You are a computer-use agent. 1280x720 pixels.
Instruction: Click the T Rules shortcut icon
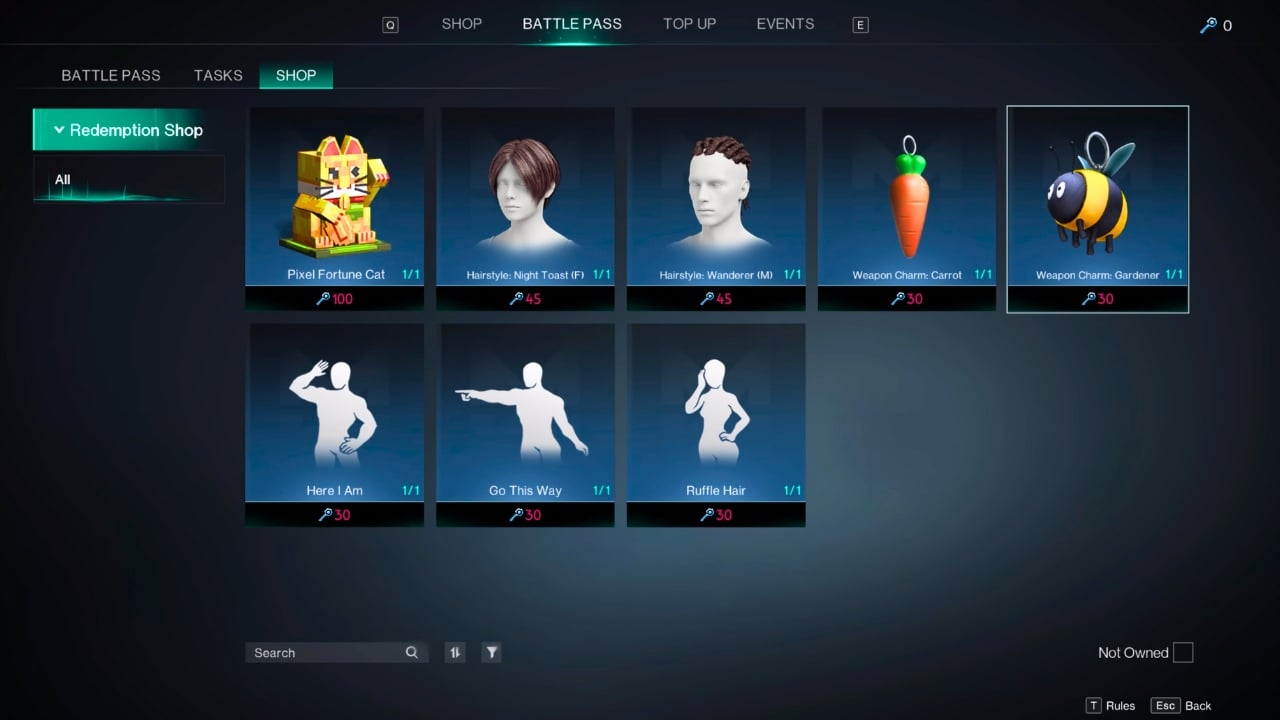1095,705
